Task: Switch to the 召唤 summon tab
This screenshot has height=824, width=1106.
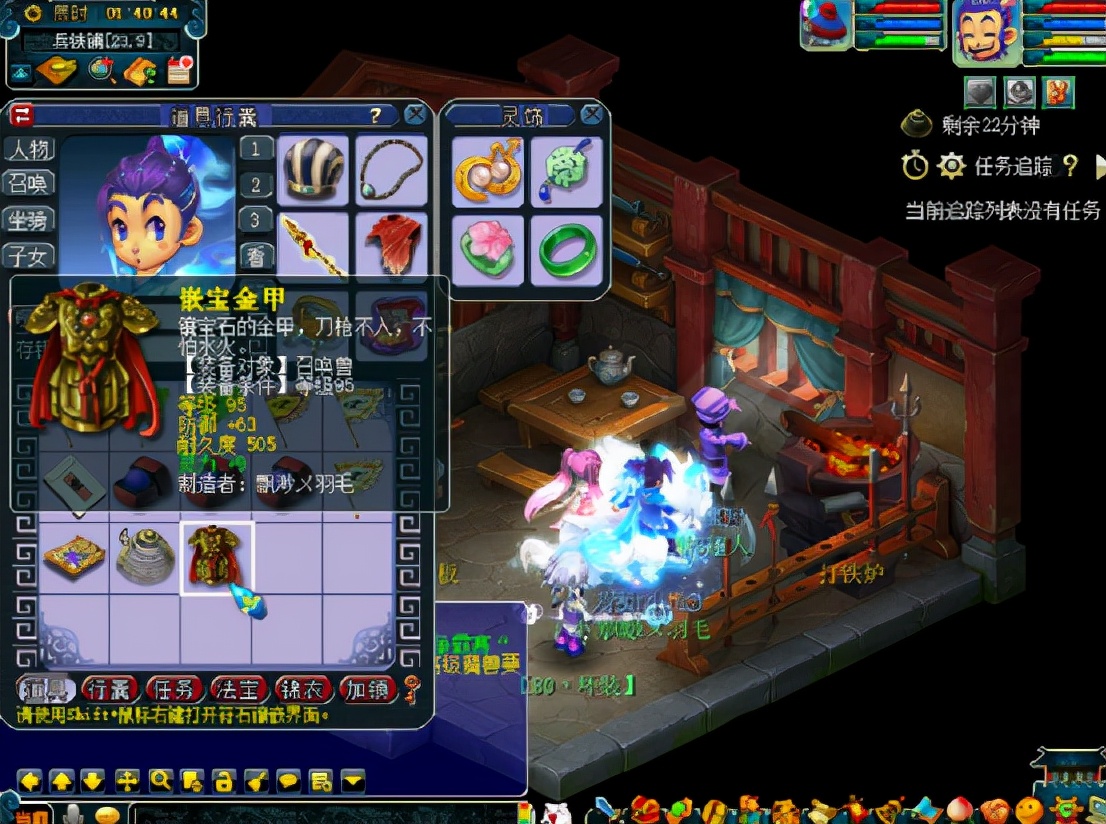Action: point(29,184)
